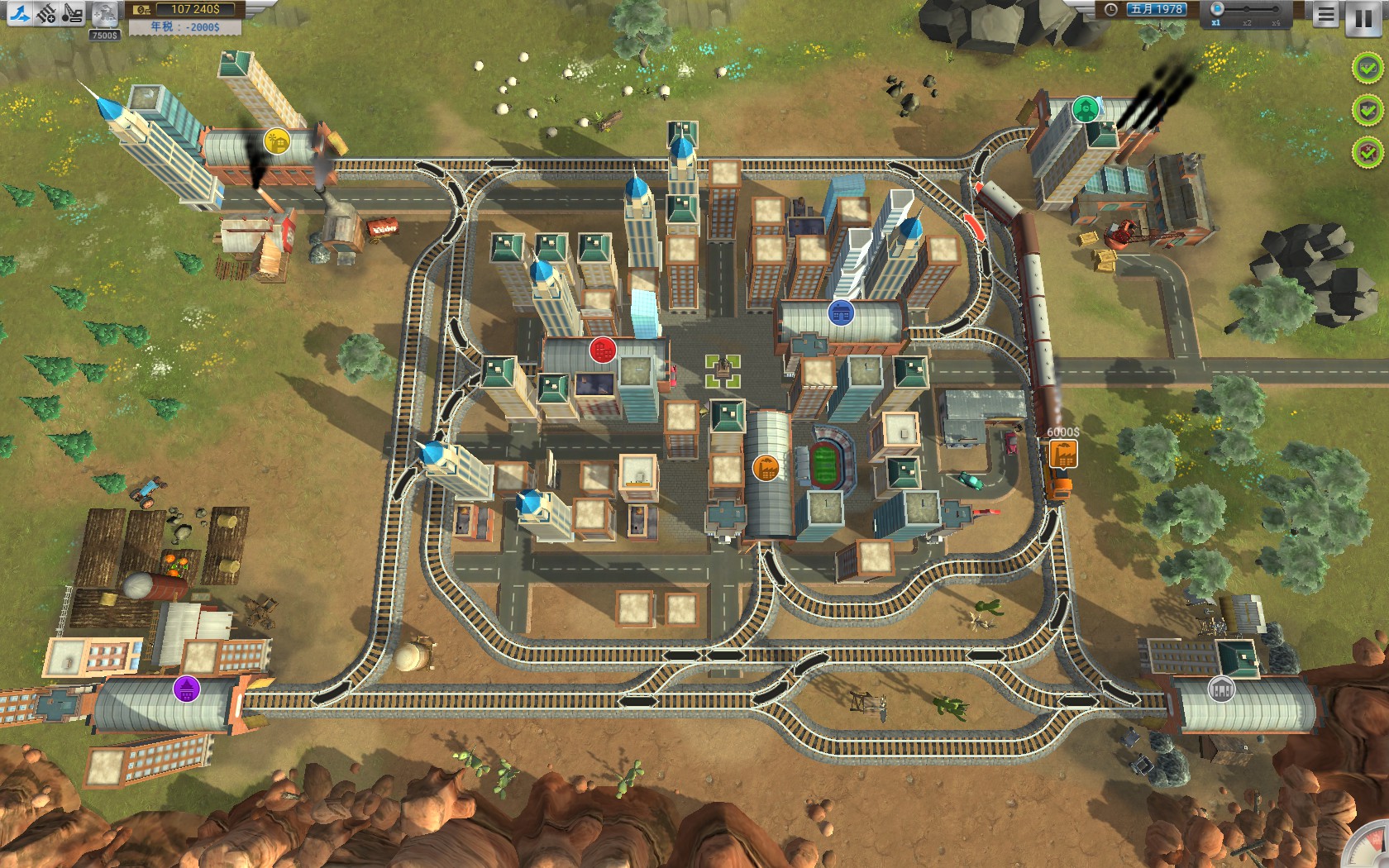Click the orange factory icon showing 6000$
The height and width of the screenshot is (868, 1389).
coord(1063,451)
